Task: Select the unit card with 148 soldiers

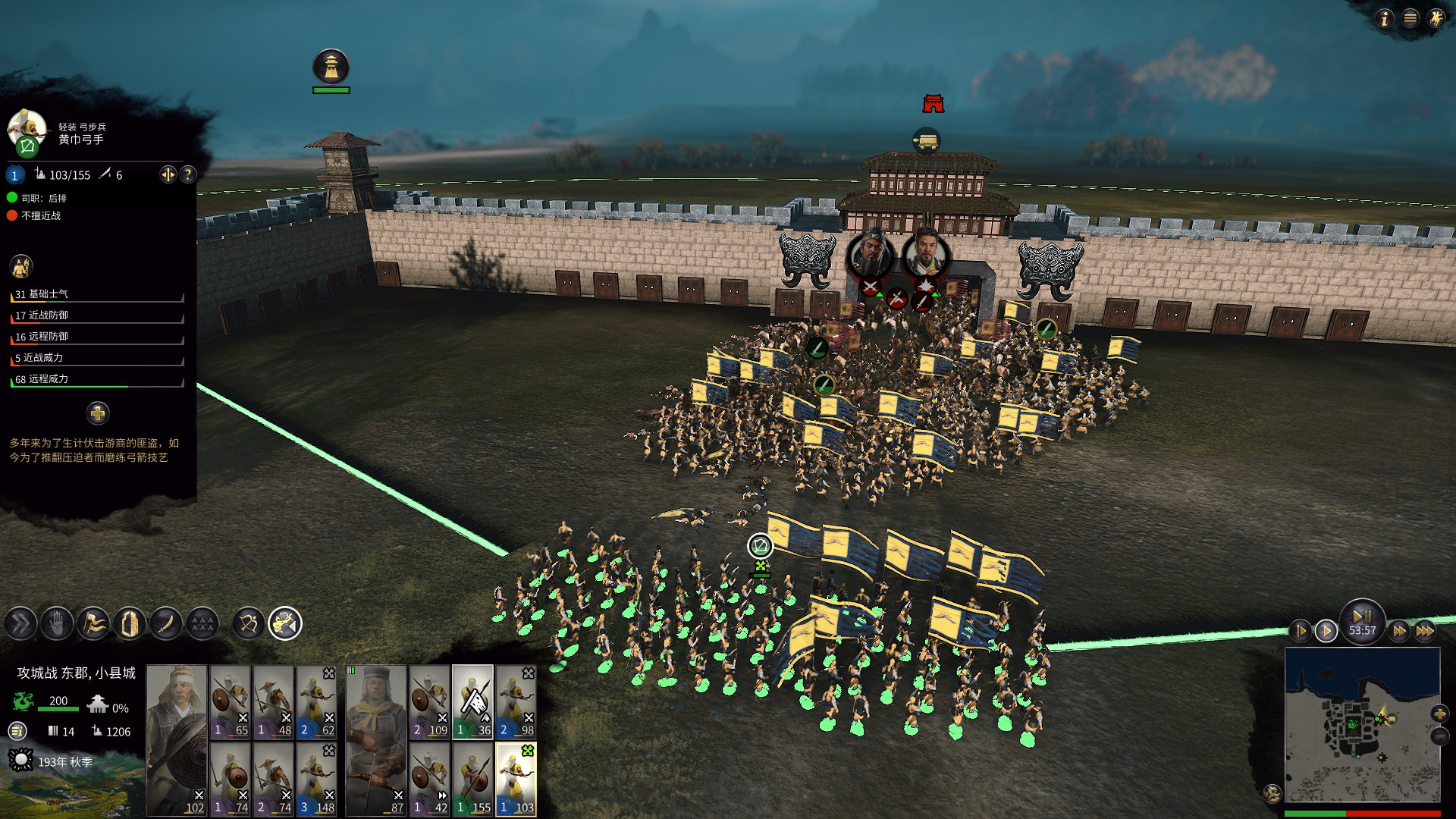Action: click(x=317, y=779)
